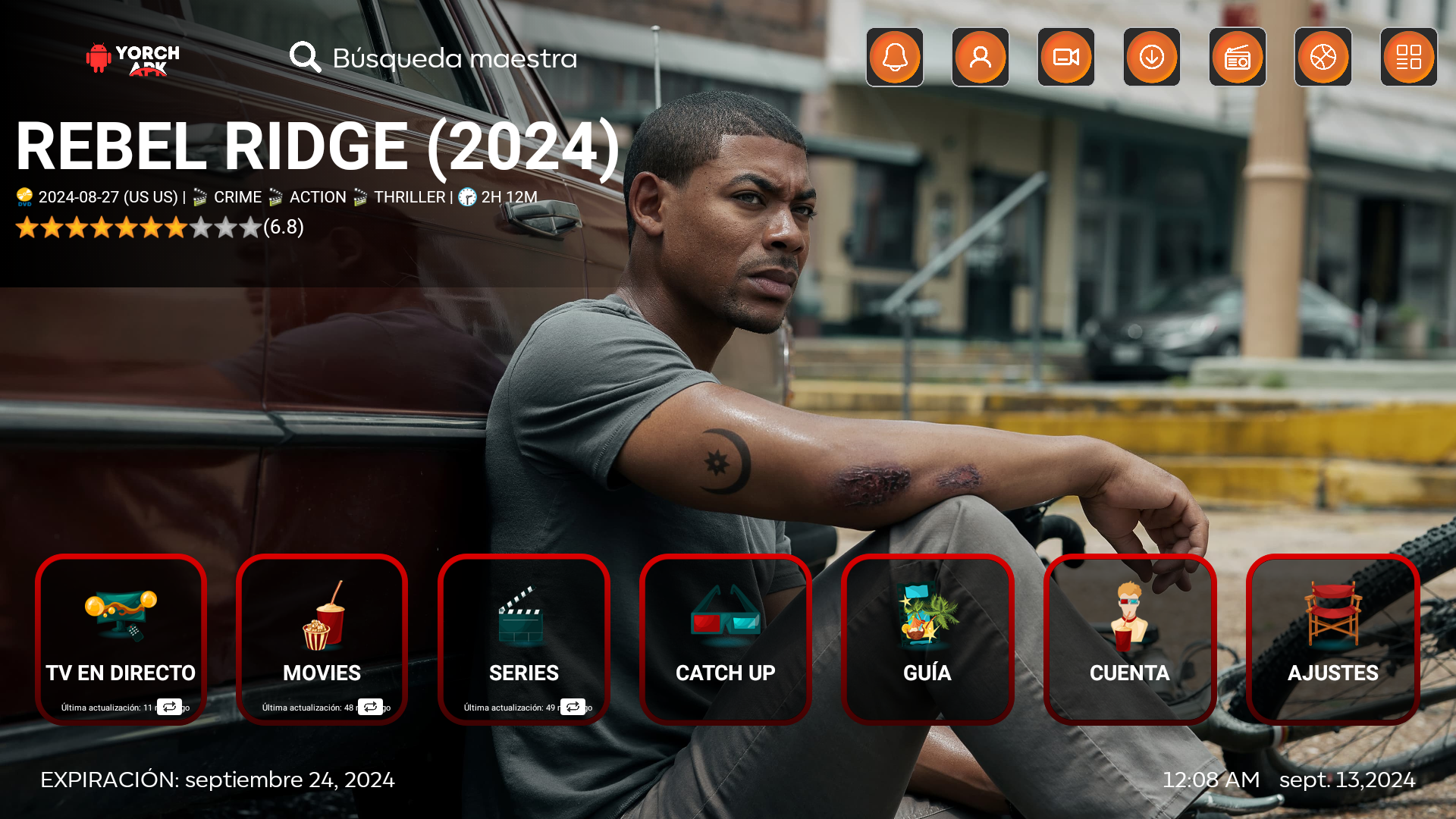Screen dimensions: 1456x819
Task: Go to the CUENTA account tile
Action: [1130, 639]
